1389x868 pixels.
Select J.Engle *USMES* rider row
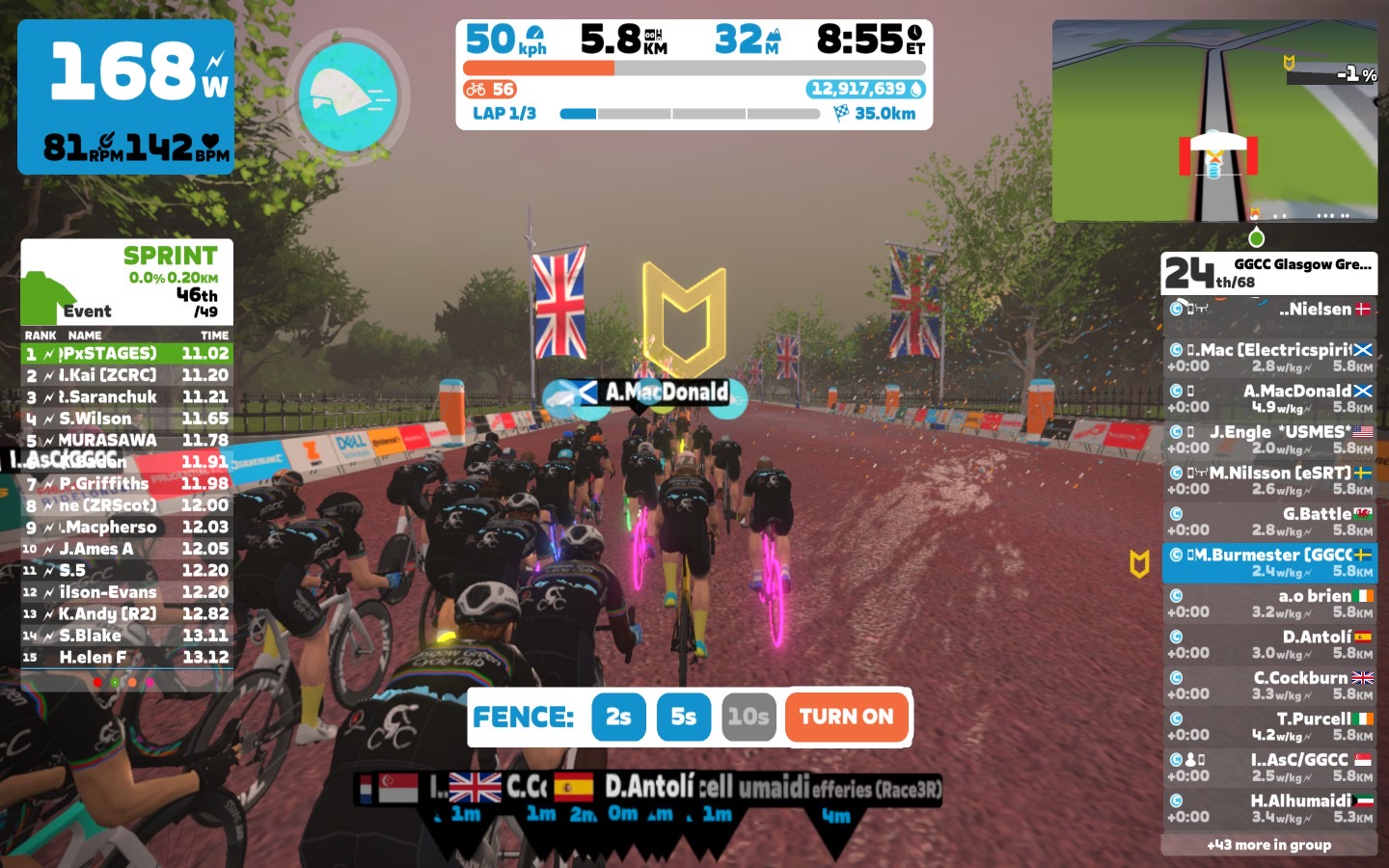point(1269,440)
